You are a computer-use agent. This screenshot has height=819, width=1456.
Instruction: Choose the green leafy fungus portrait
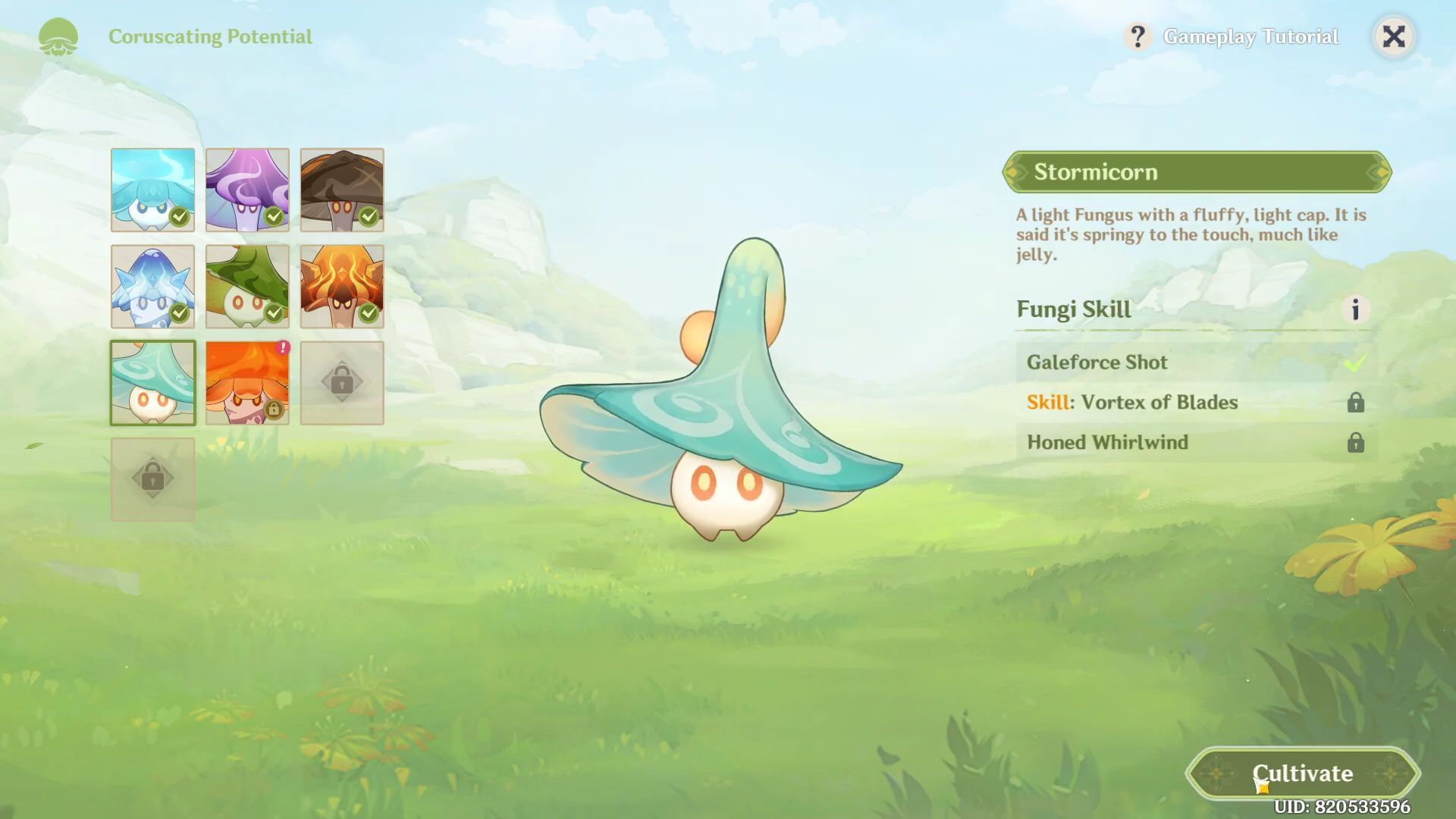pyautogui.click(x=247, y=286)
